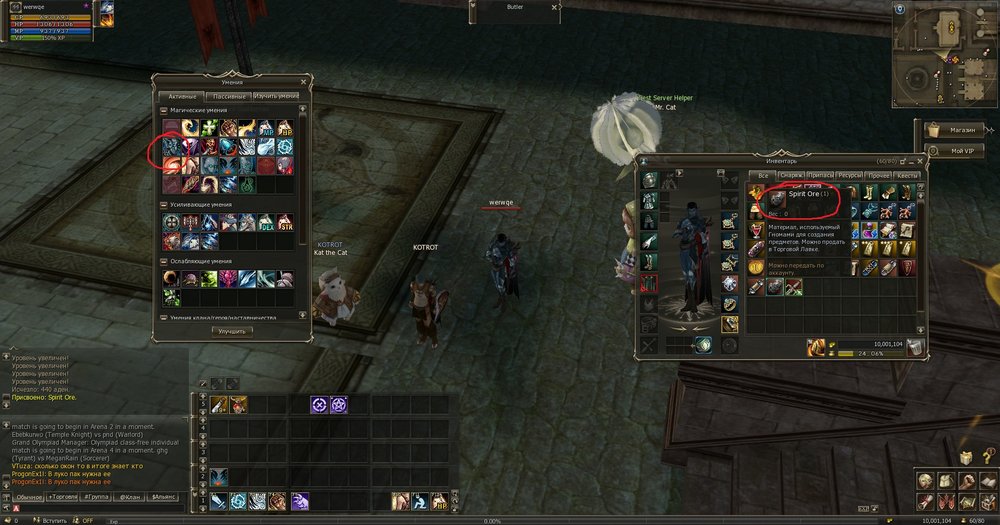Switch chat to the +Торговля tab
Image resolution: width=1000 pixels, height=525 pixels.
tap(63, 496)
